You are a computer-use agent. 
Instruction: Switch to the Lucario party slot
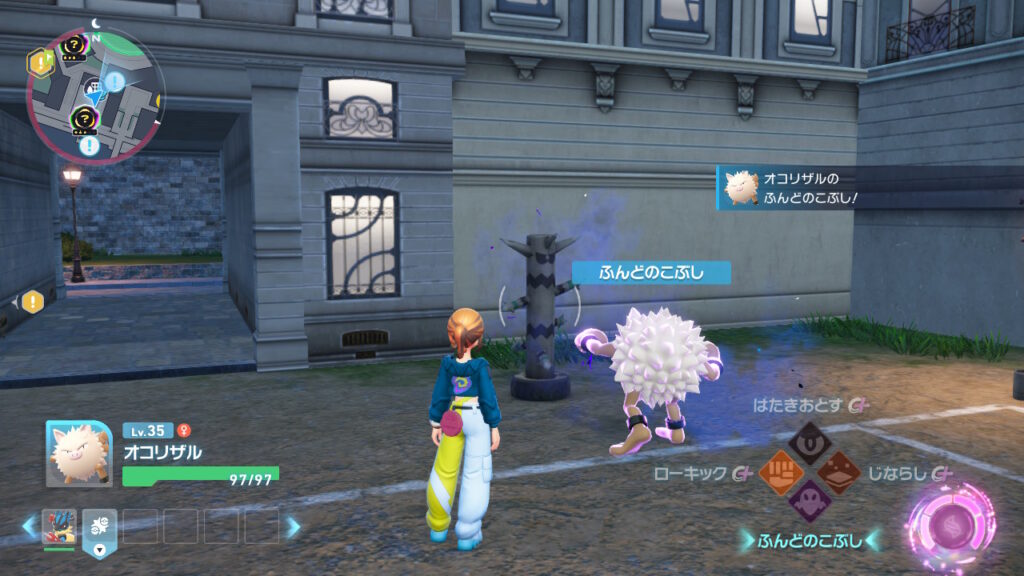click(59, 526)
